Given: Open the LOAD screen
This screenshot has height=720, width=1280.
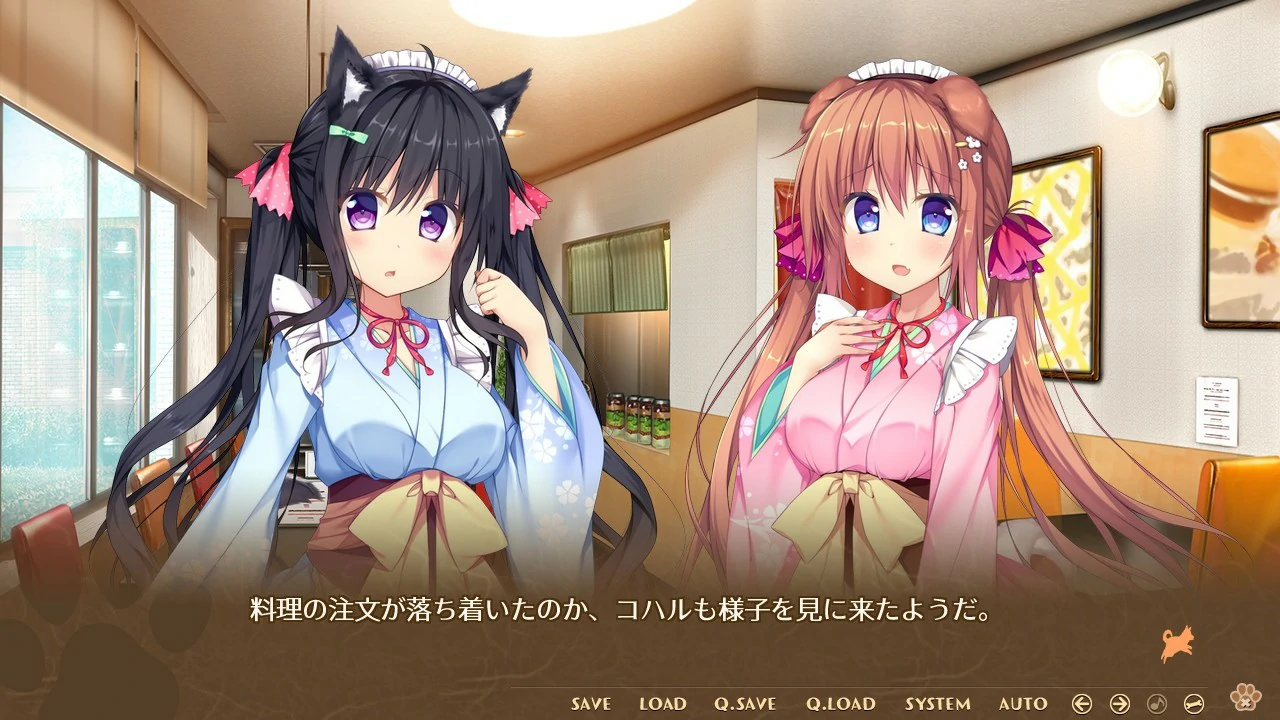Looking at the screenshot, I should click(x=662, y=704).
